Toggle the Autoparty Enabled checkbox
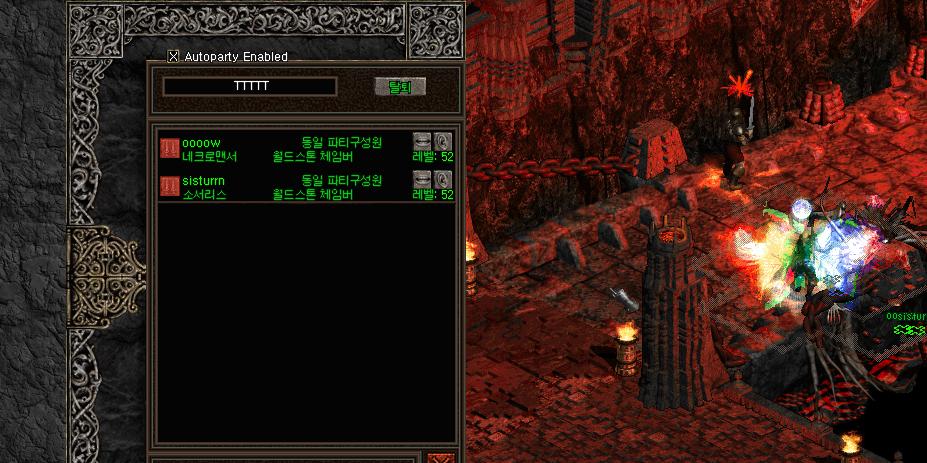The width and height of the screenshot is (927, 463). coord(173,57)
